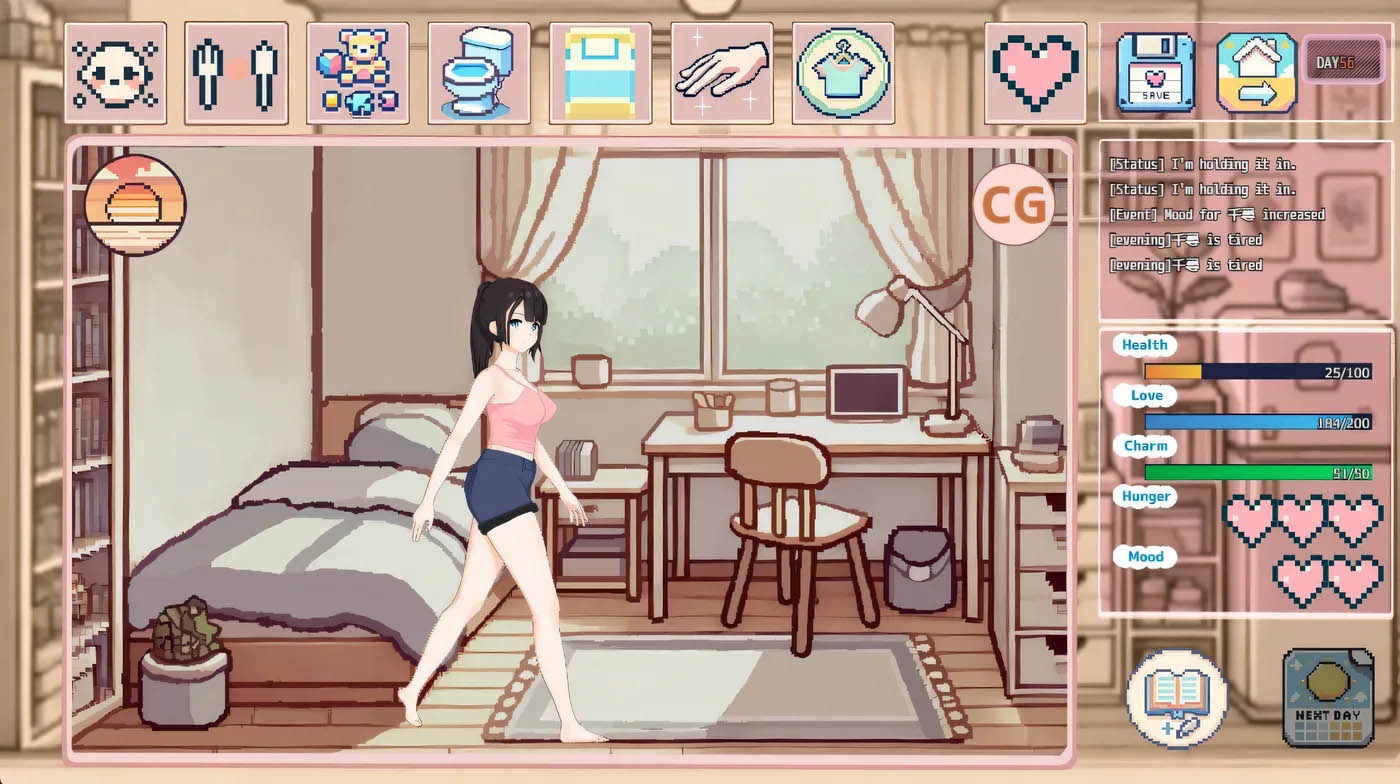This screenshot has width=1400, height=784.
Task: Click the bed sleep icon
Action: click(600, 70)
